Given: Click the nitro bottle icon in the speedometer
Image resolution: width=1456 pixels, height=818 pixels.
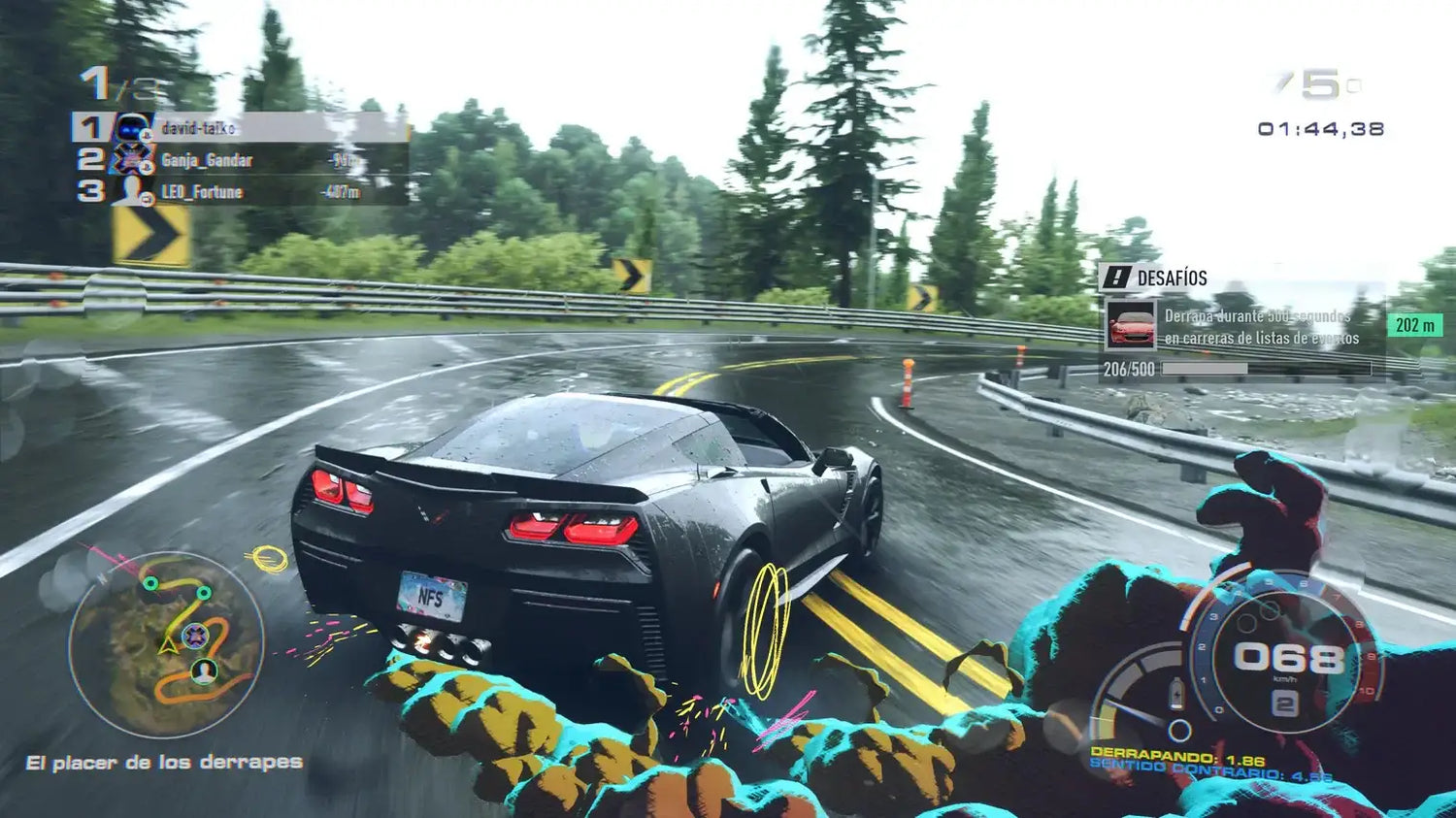Looking at the screenshot, I should (1176, 694).
